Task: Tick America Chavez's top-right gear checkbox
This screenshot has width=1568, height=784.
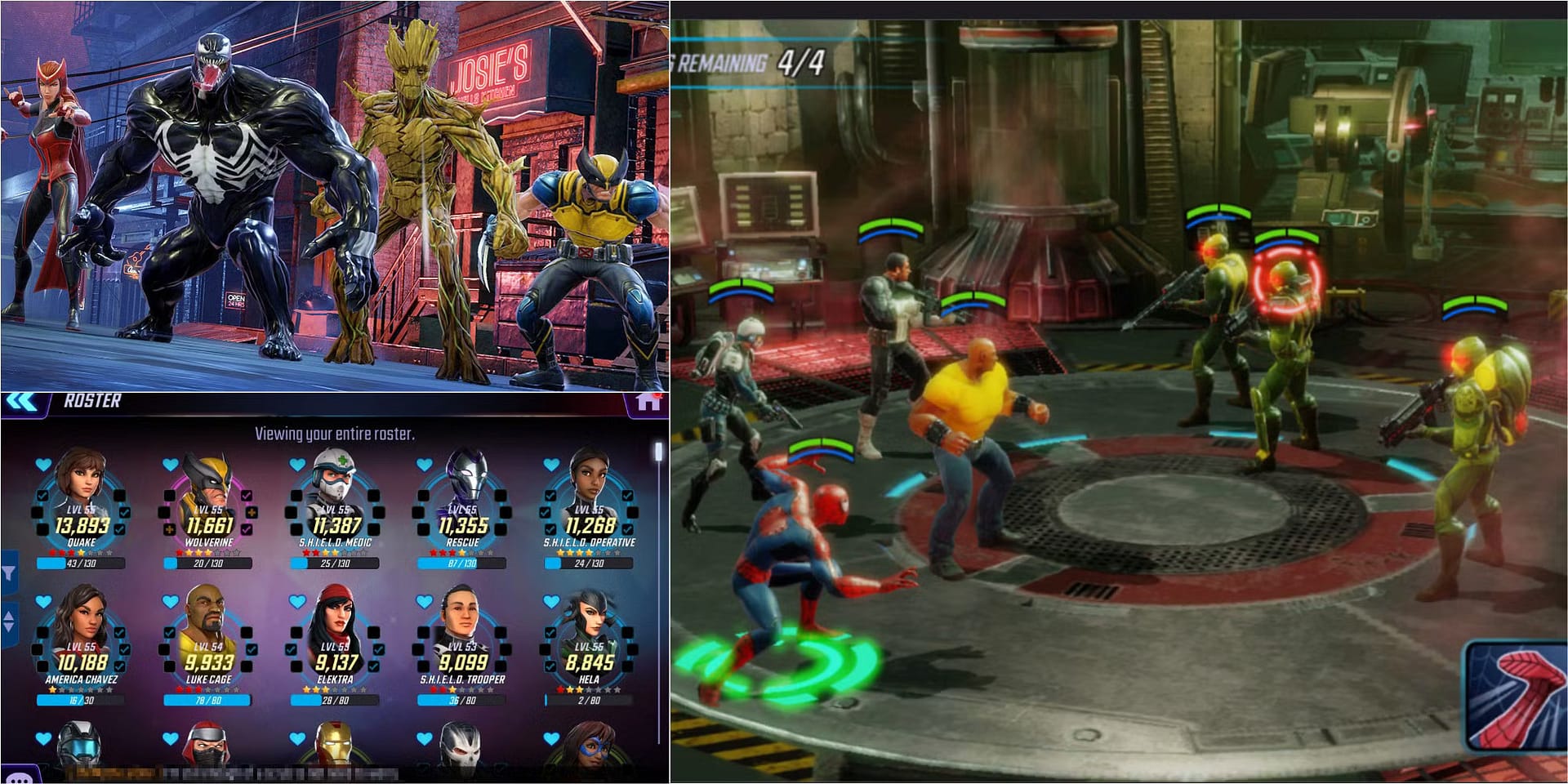Action: [118, 632]
